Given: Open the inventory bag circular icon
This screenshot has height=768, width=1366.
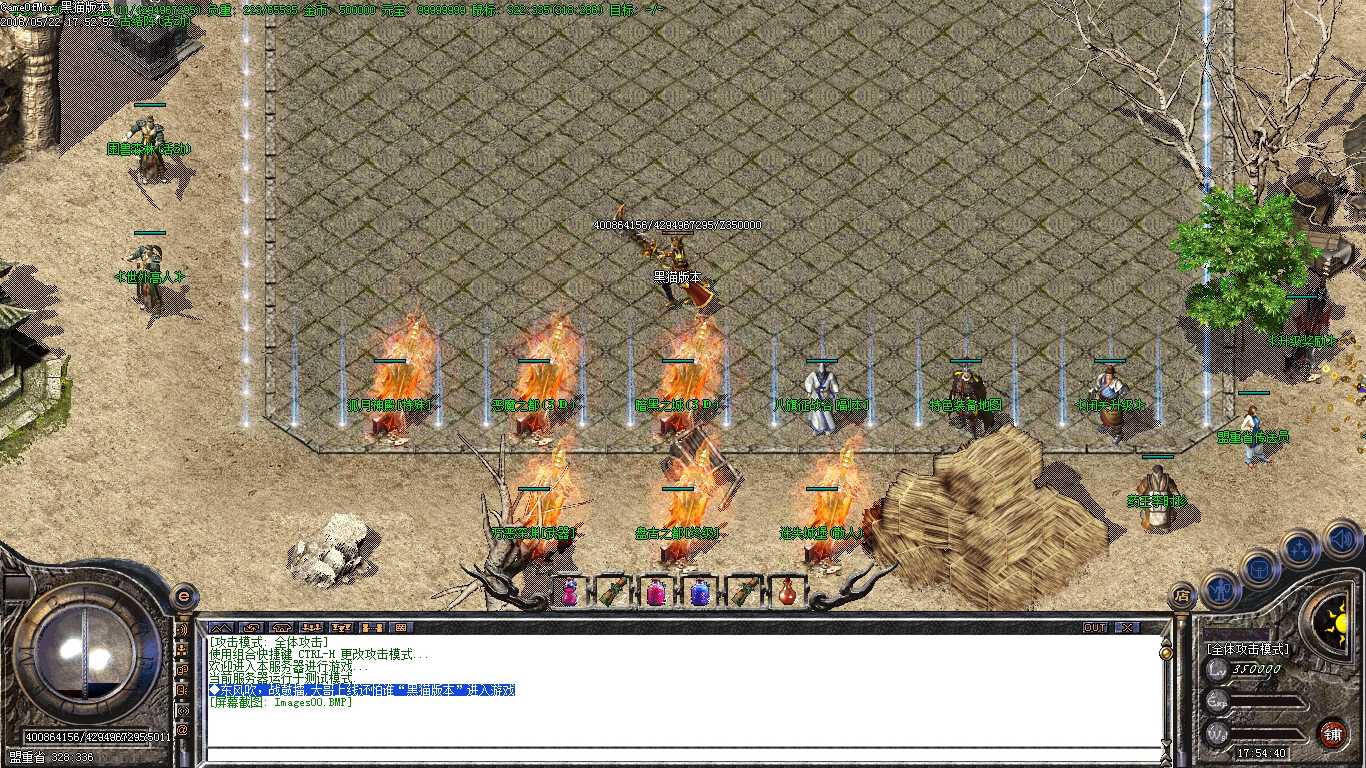Looking at the screenshot, I should tap(1258, 569).
